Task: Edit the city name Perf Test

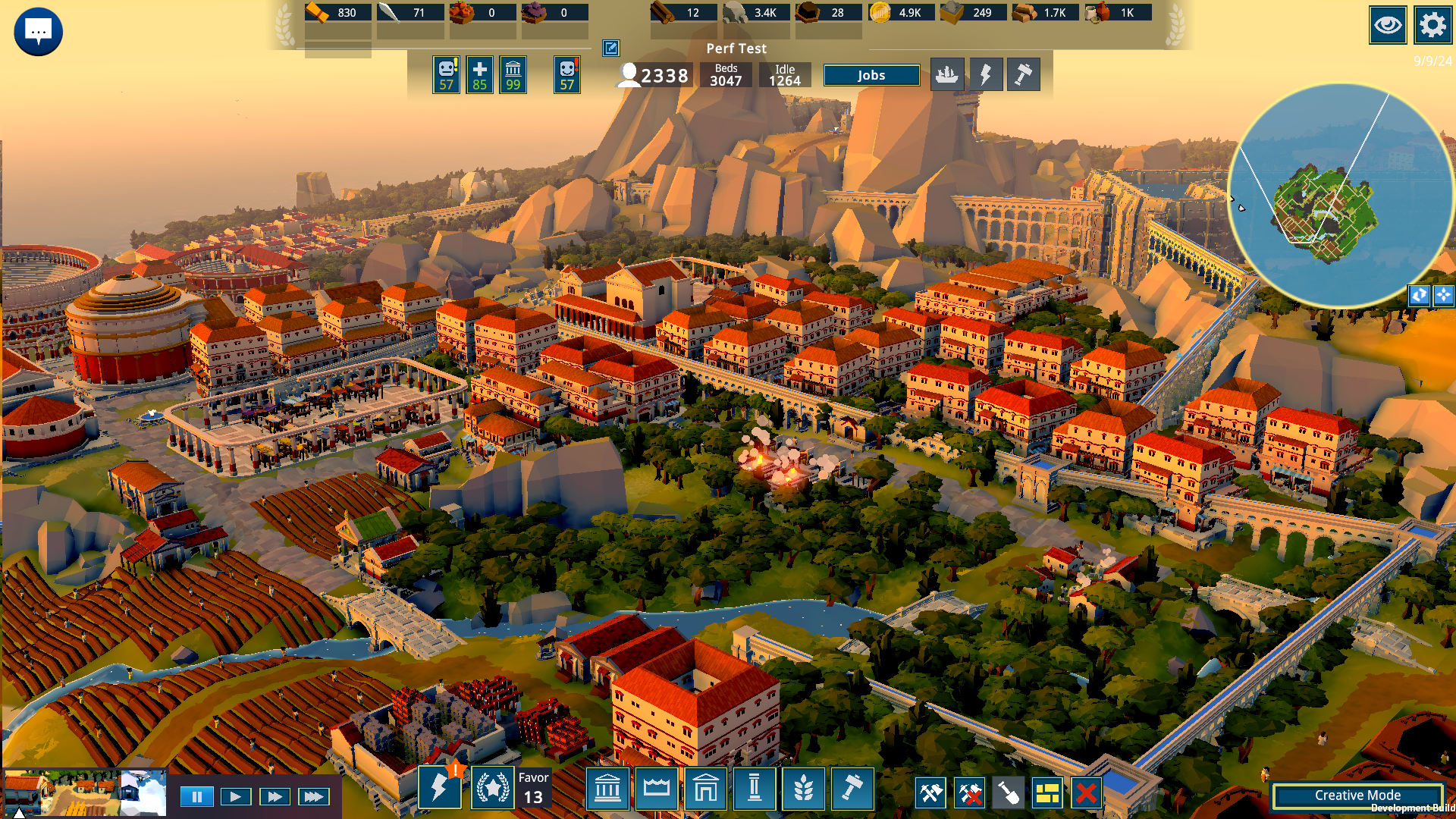Action: point(610,49)
